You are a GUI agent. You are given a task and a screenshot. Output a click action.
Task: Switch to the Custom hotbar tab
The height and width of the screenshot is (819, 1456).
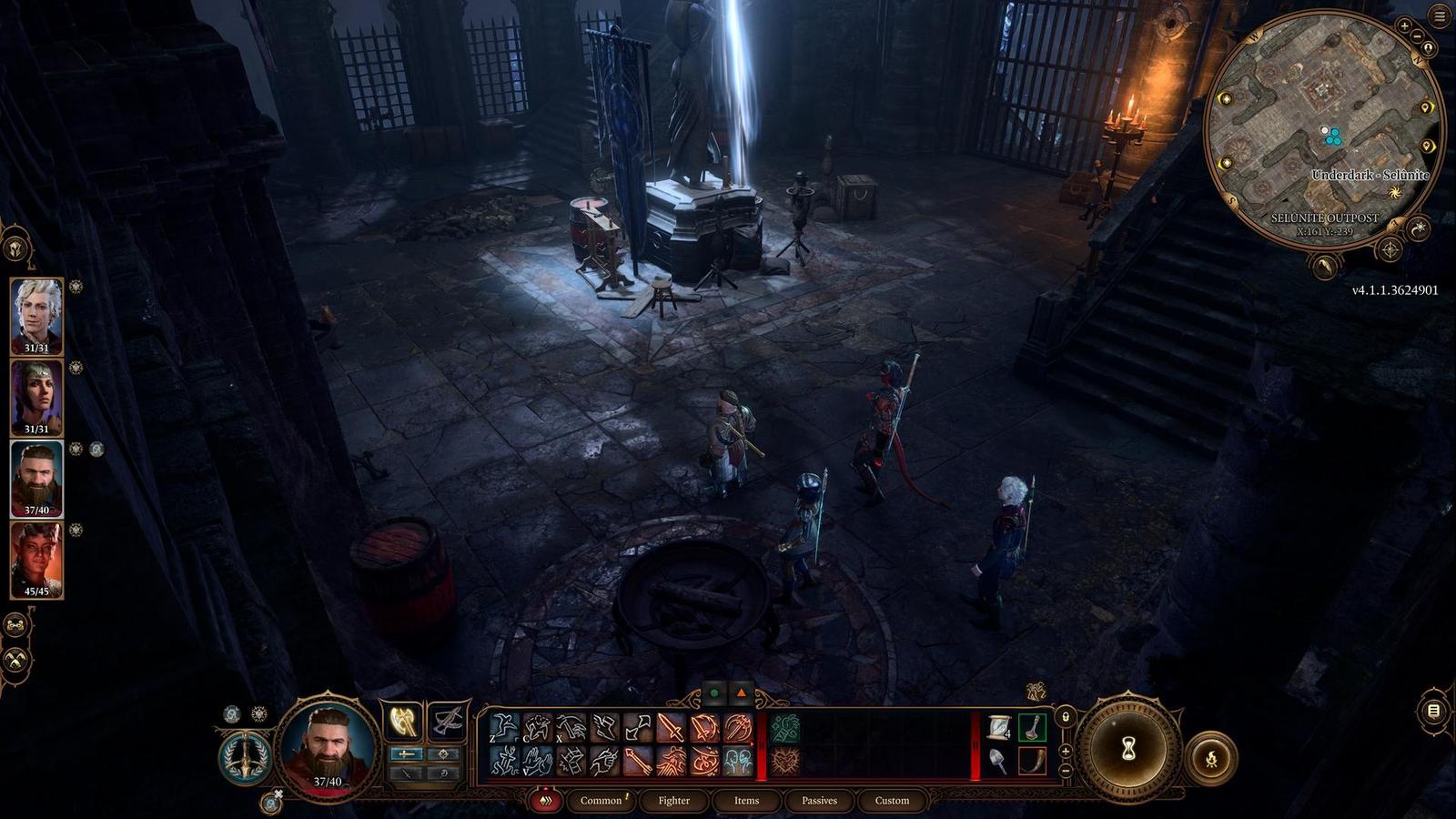pyautogui.click(x=892, y=801)
